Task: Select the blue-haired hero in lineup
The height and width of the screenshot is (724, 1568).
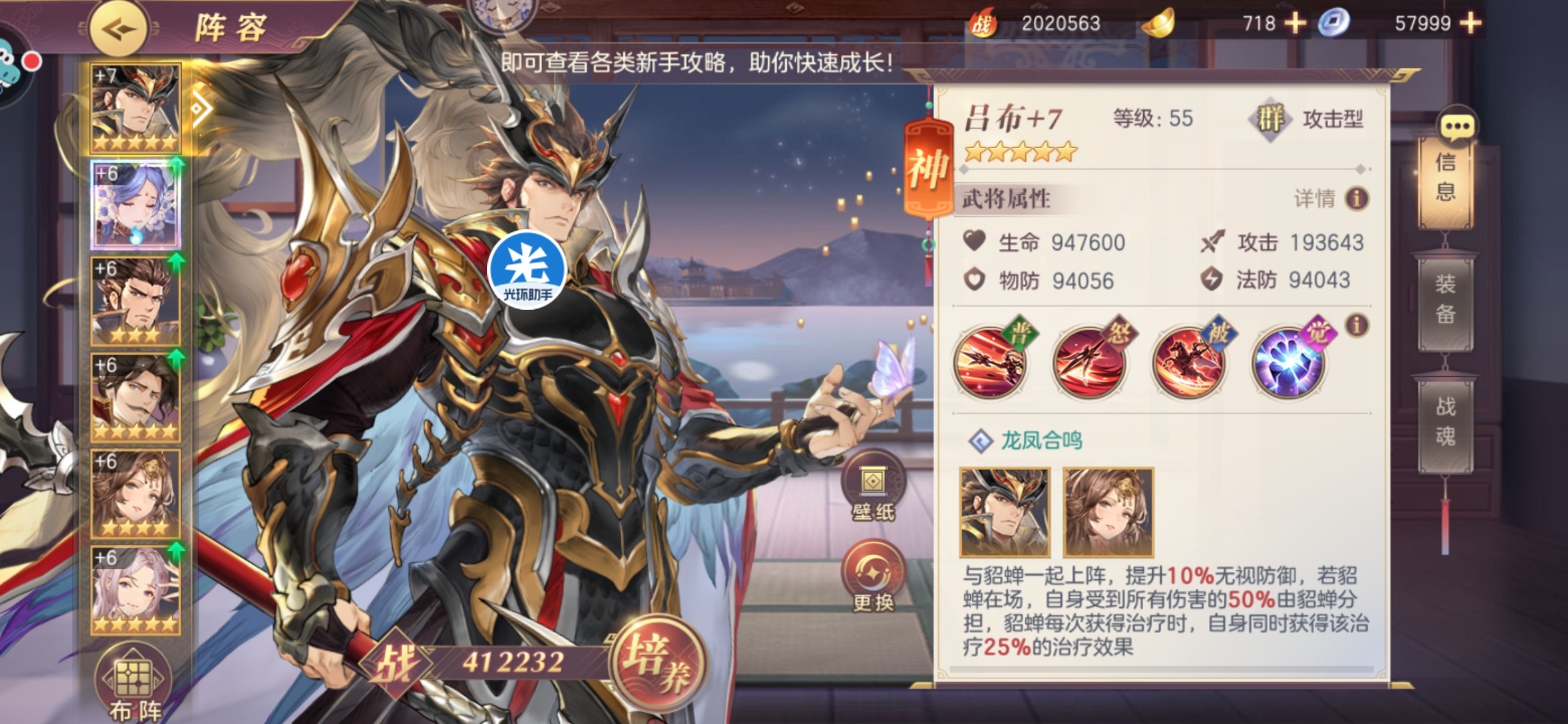Action: (135, 204)
